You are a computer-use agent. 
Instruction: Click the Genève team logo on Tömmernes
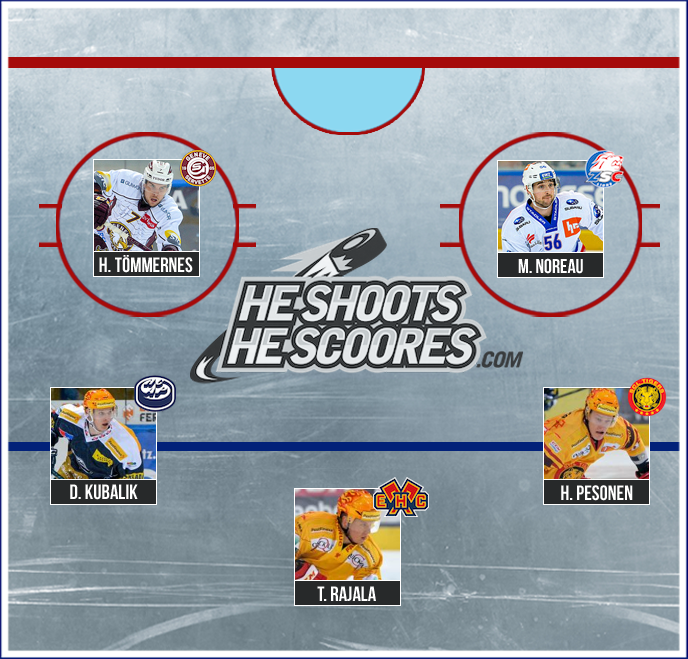[198, 168]
